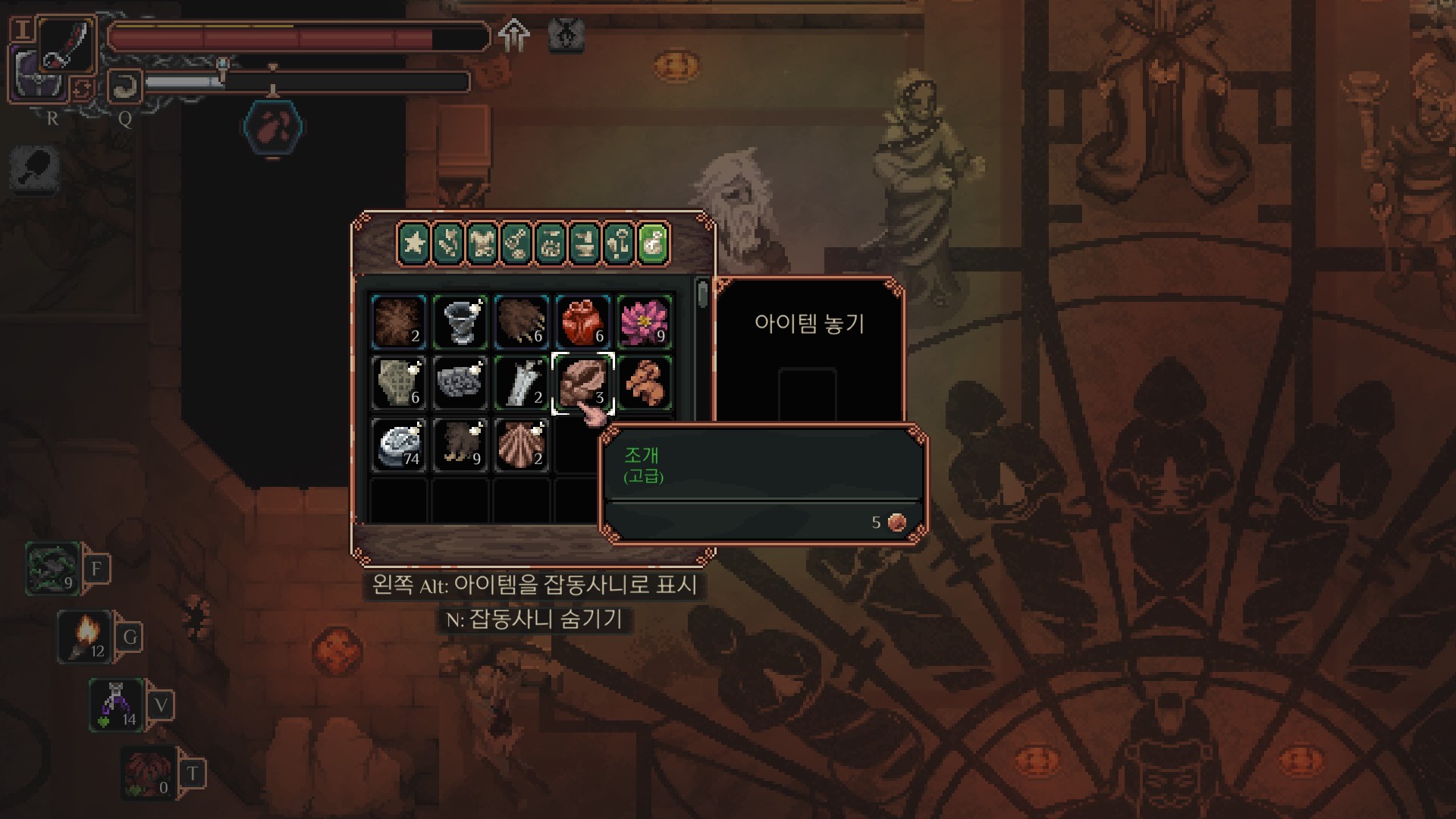Image resolution: width=1456 pixels, height=819 pixels.
Task: Select the highlighted clam item slot
Action: (x=582, y=383)
